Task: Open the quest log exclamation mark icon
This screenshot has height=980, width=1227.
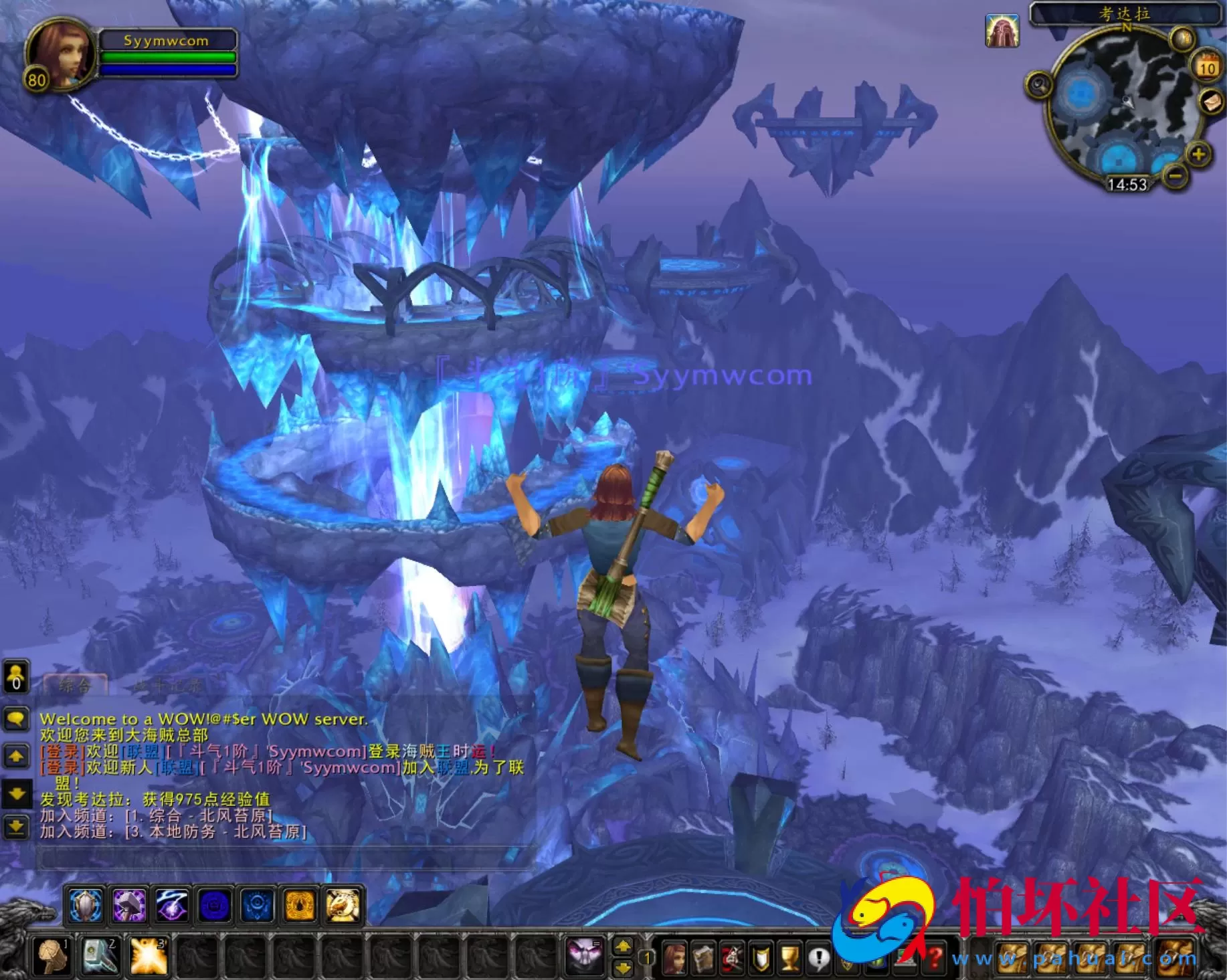Action: [x=818, y=958]
